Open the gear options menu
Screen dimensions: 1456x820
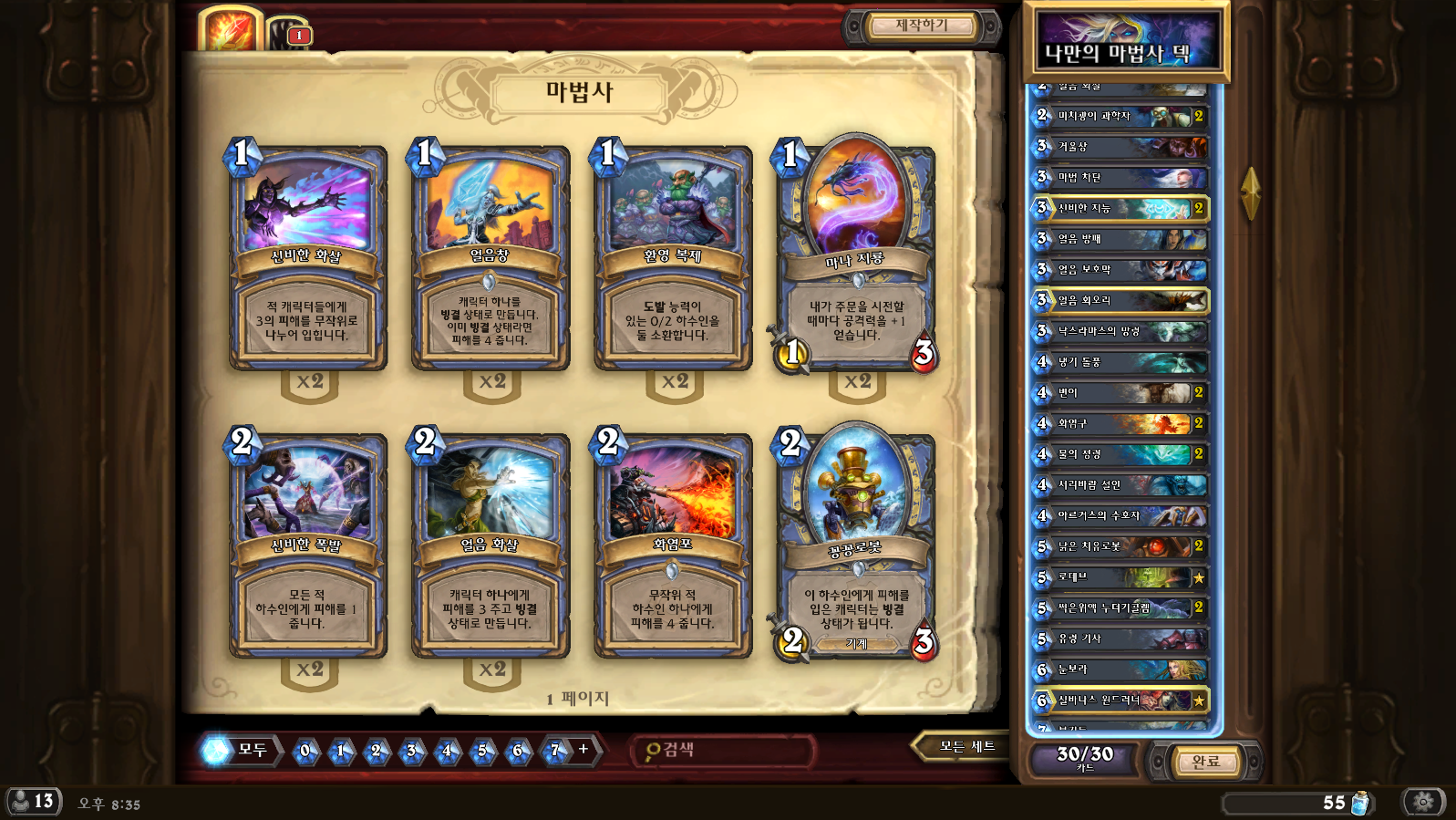coord(1423,802)
